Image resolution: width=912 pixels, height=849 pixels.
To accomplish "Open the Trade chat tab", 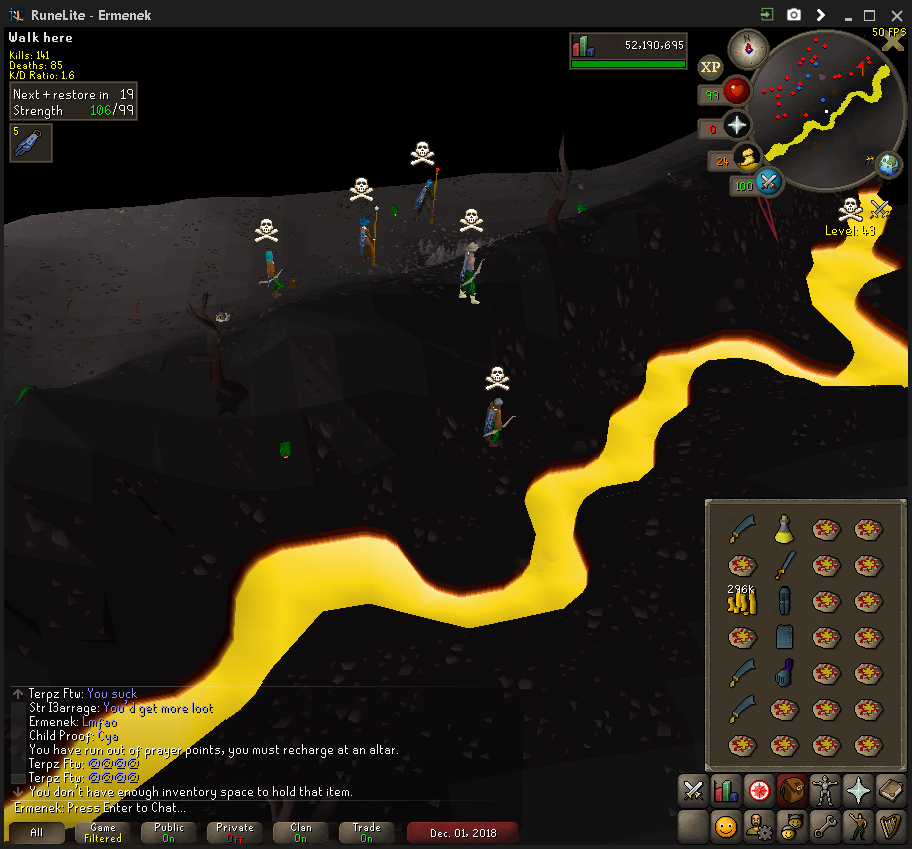I will point(367,832).
